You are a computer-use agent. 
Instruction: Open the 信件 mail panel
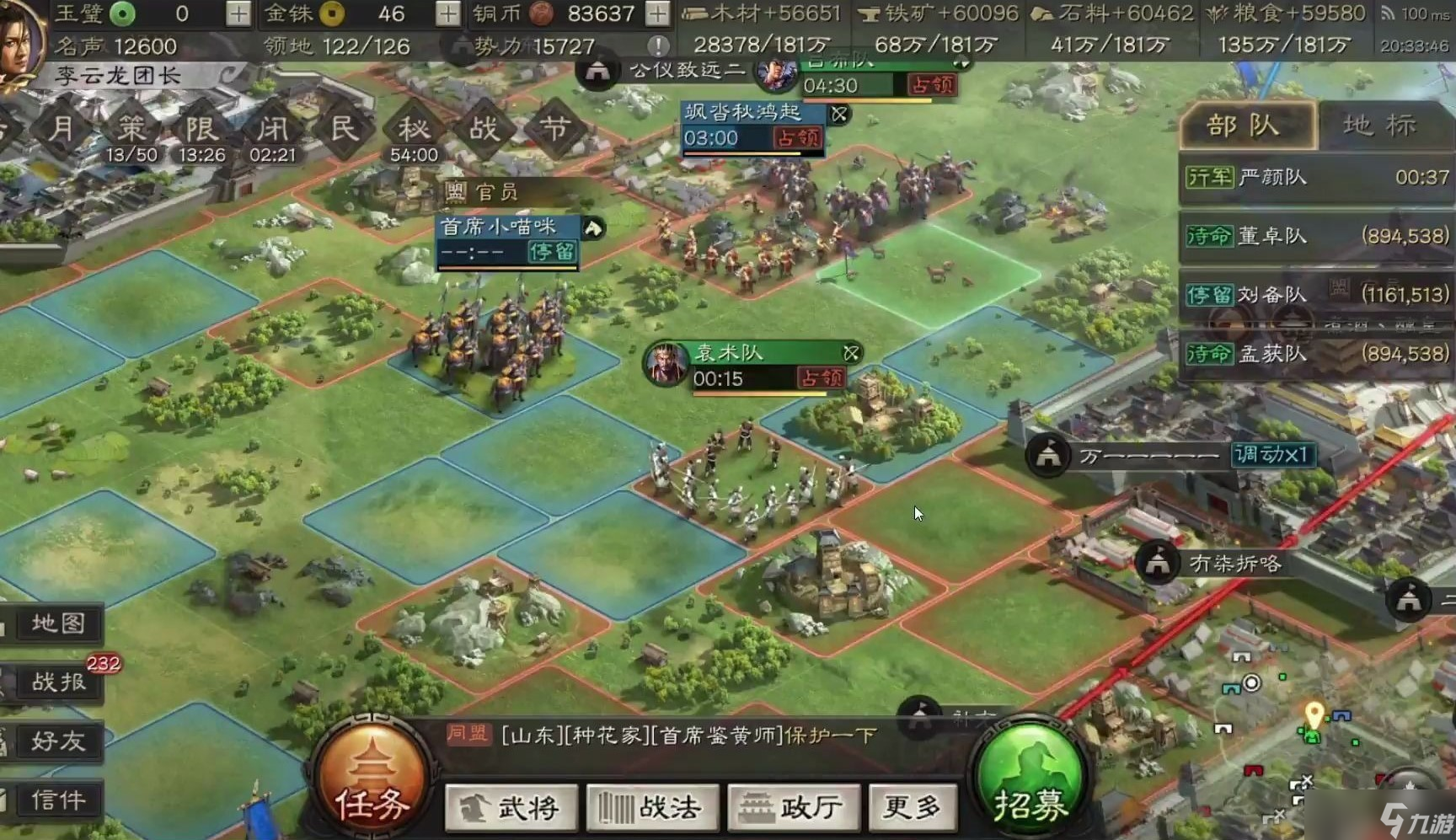56,800
